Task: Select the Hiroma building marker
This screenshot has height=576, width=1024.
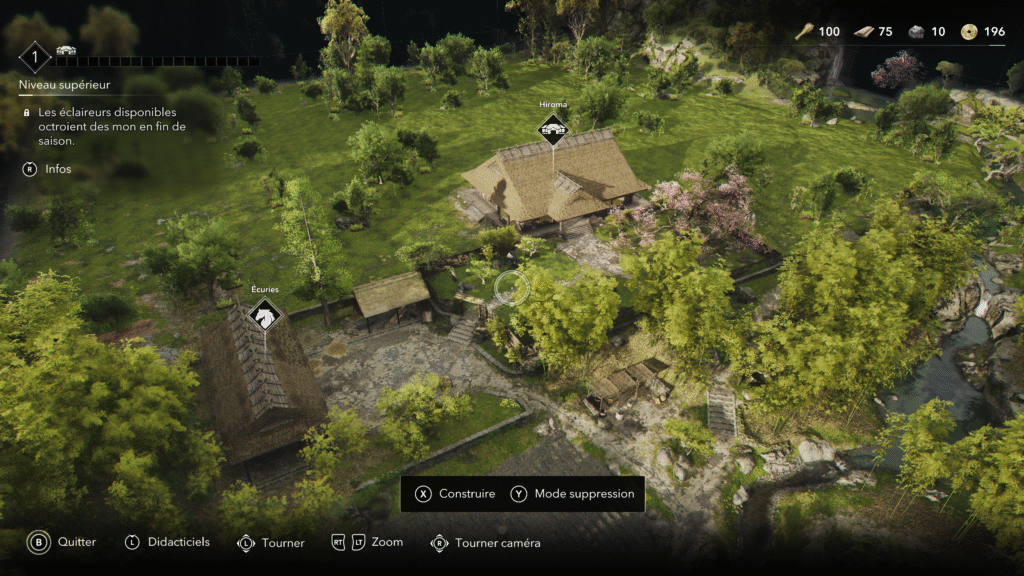Action: 552,129
